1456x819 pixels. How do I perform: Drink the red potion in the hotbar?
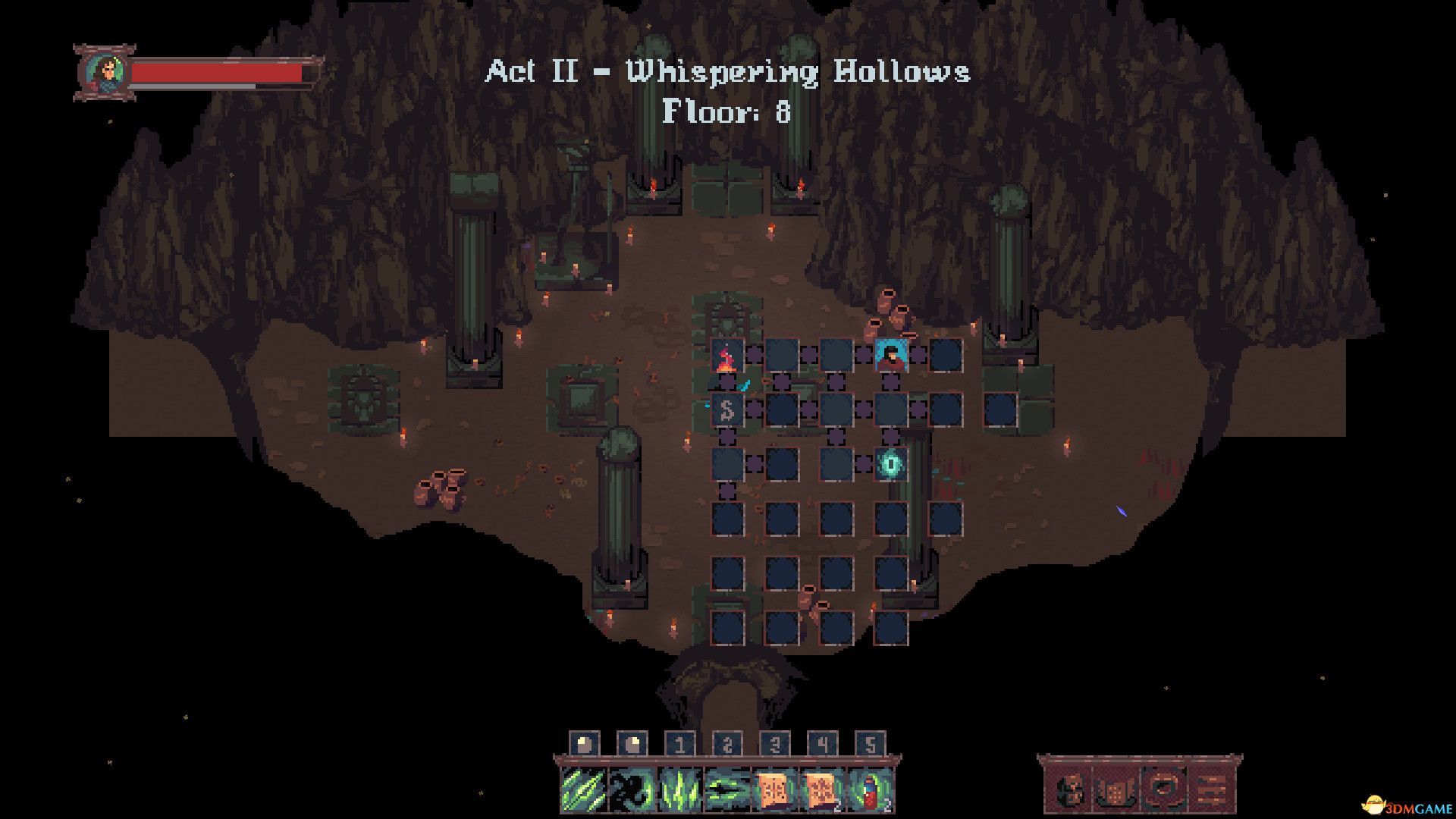pyautogui.click(x=871, y=789)
